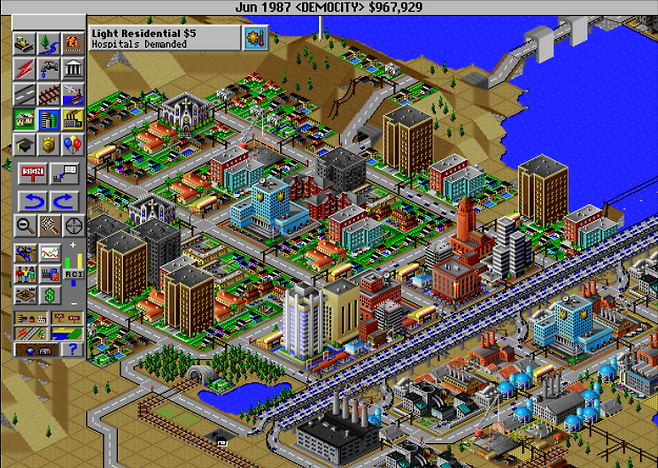This screenshot has width=658, height=468.
Task: Select the industrial zone factory tool
Action: 70,120
